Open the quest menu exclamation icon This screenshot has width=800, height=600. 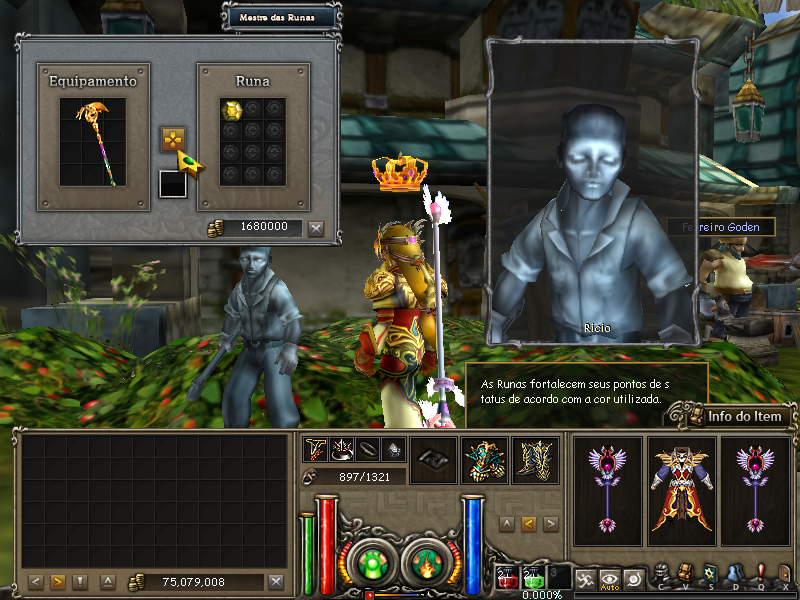click(761, 573)
